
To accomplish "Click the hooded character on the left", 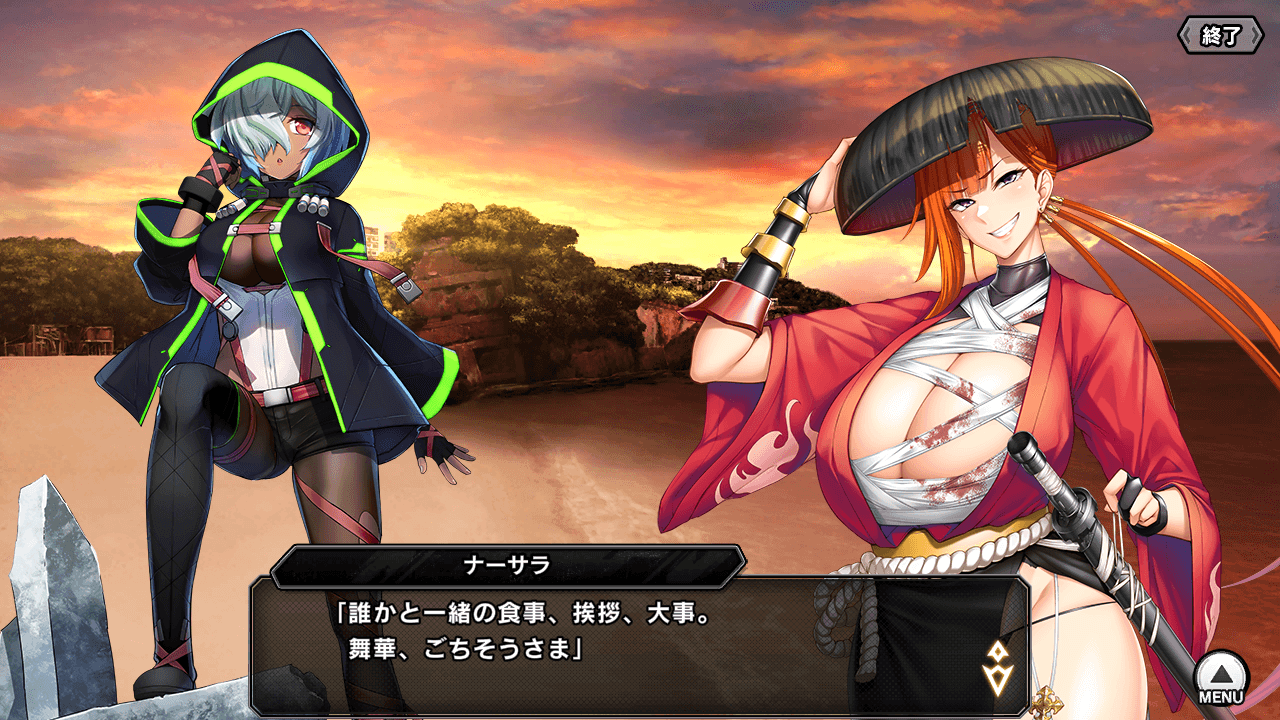I will [280, 300].
